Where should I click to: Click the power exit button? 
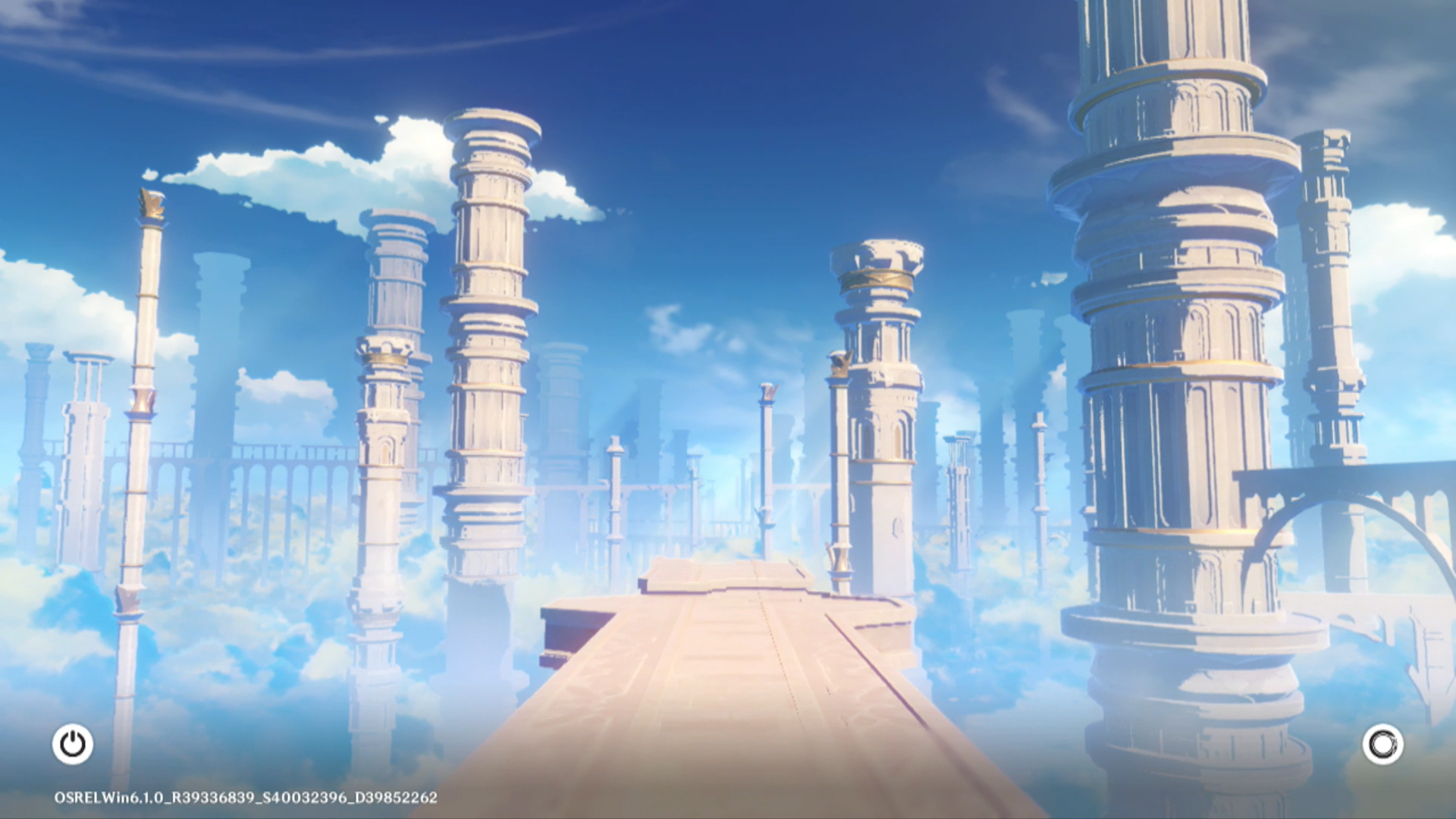73,744
